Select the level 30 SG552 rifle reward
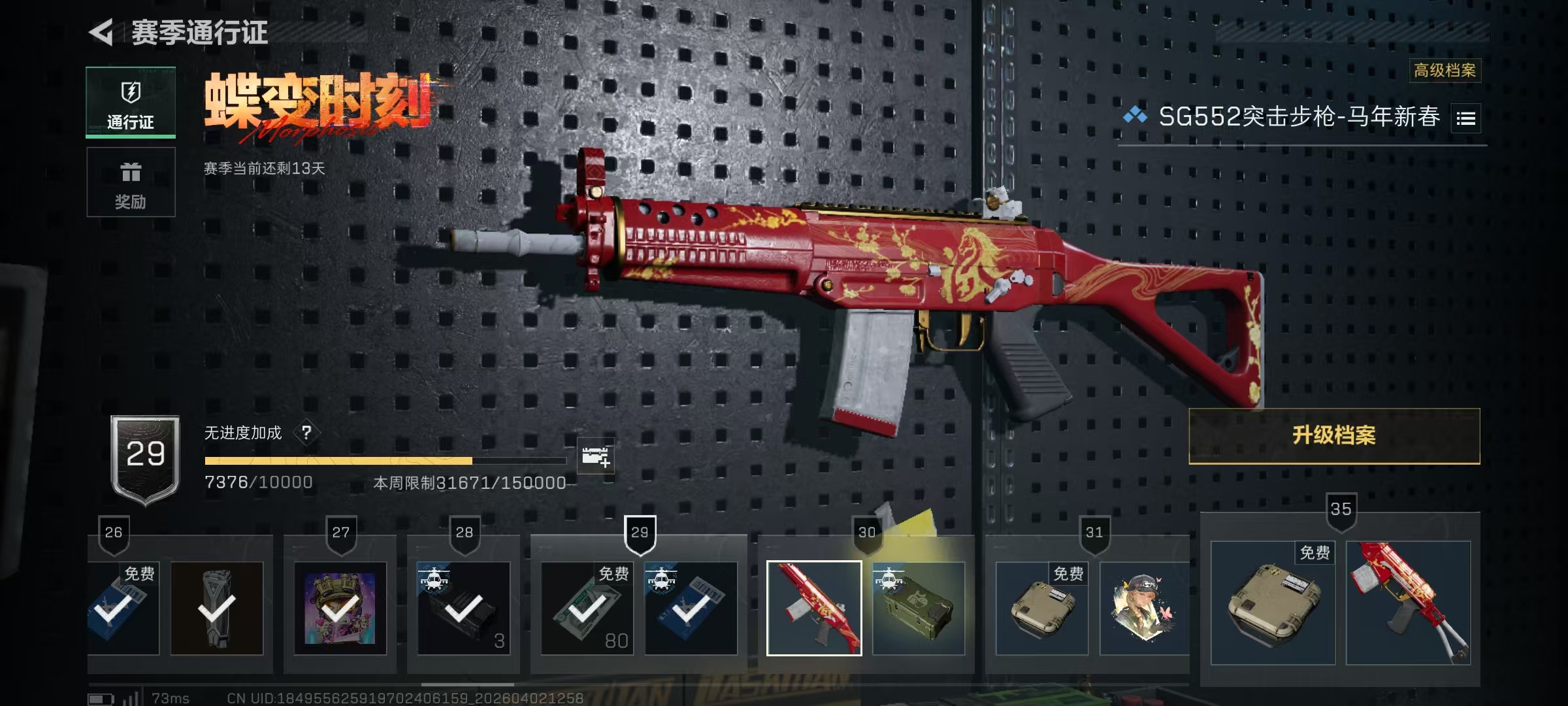 point(814,609)
